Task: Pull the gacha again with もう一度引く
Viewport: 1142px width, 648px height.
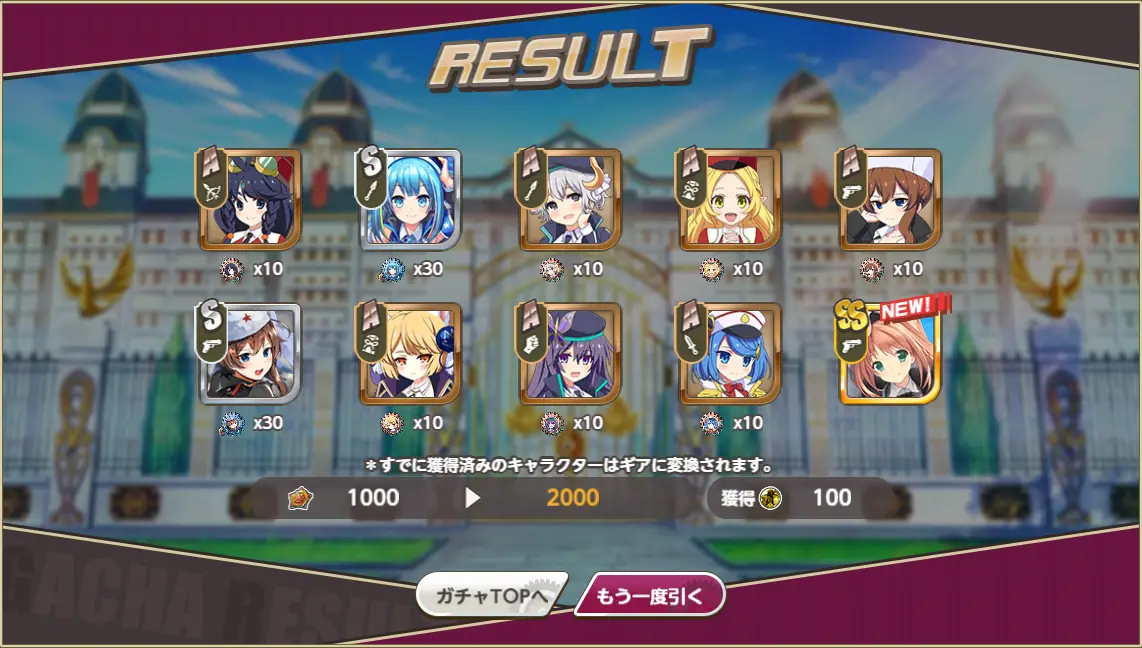Action: coord(649,597)
